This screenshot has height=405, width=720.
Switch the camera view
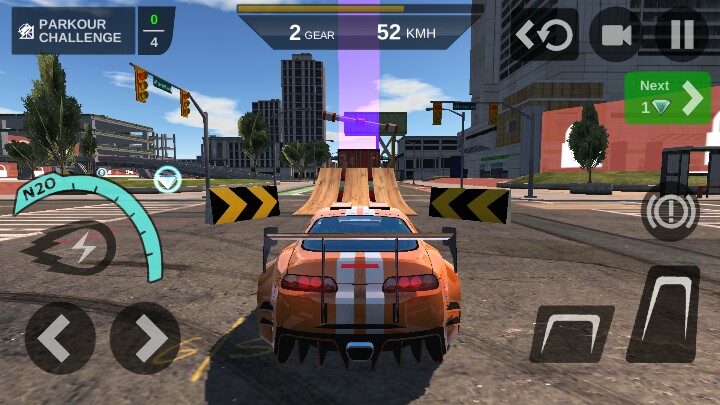click(x=615, y=35)
